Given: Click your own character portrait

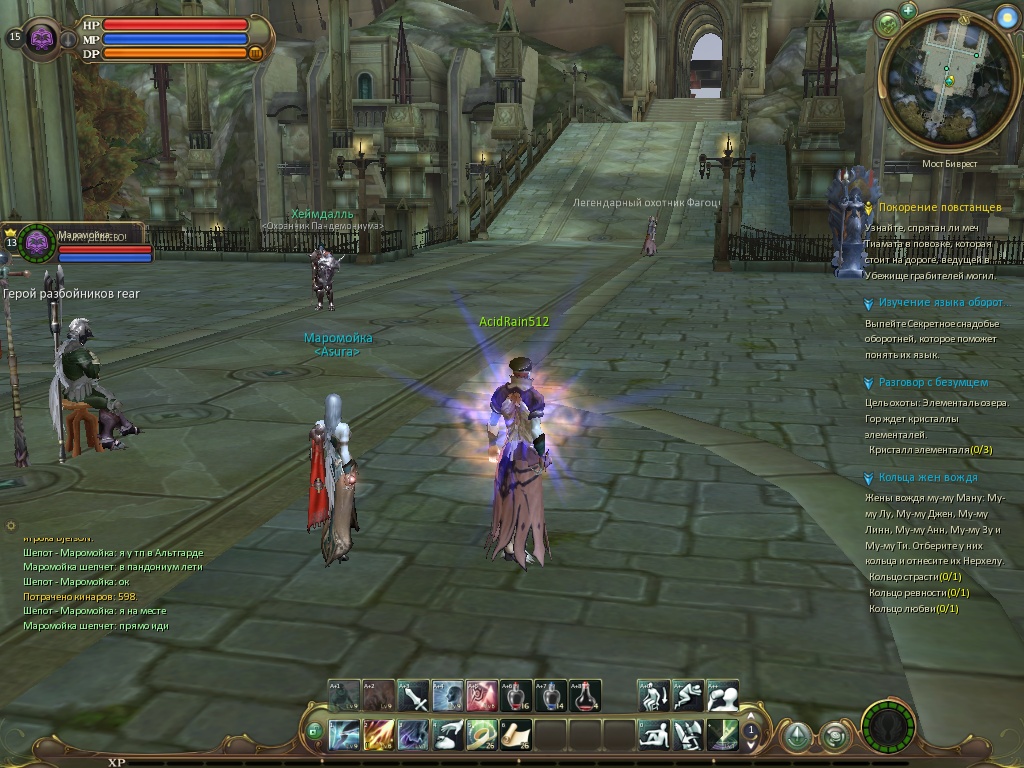Looking at the screenshot, I should coord(42,38).
